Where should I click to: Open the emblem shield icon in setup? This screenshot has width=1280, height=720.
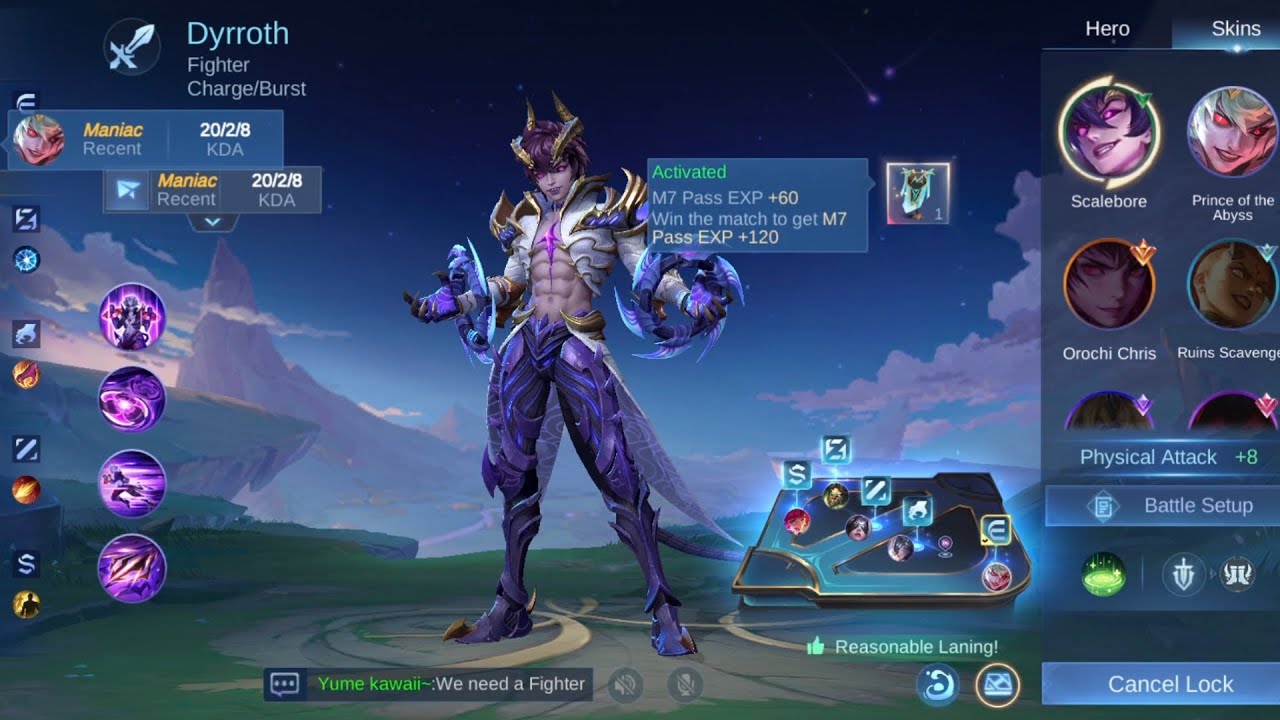(1183, 576)
